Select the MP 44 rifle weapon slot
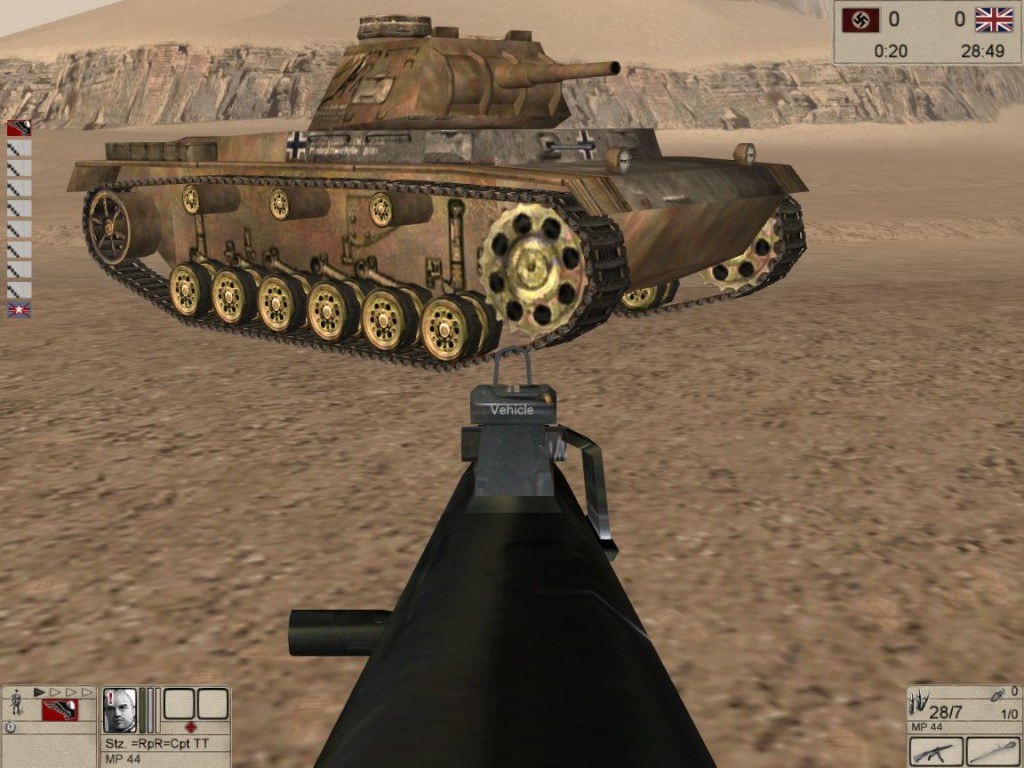Viewport: 1024px width, 768px height. (x=937, y=751)
